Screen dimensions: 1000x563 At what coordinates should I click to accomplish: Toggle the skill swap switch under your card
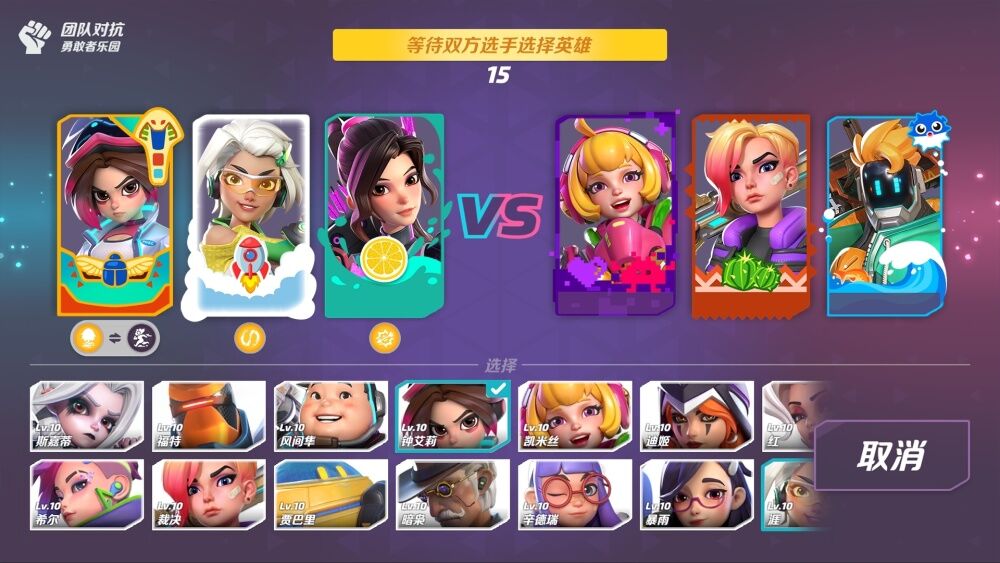click(115, 339)
